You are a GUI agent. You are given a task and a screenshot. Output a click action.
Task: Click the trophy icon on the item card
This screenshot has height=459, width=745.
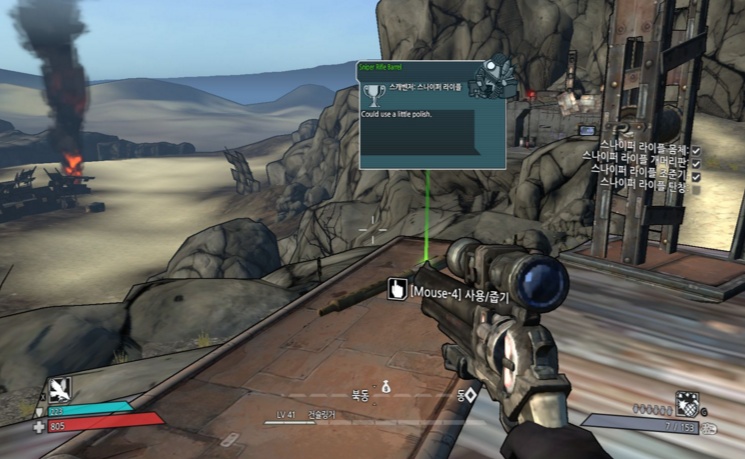(374, 95)
